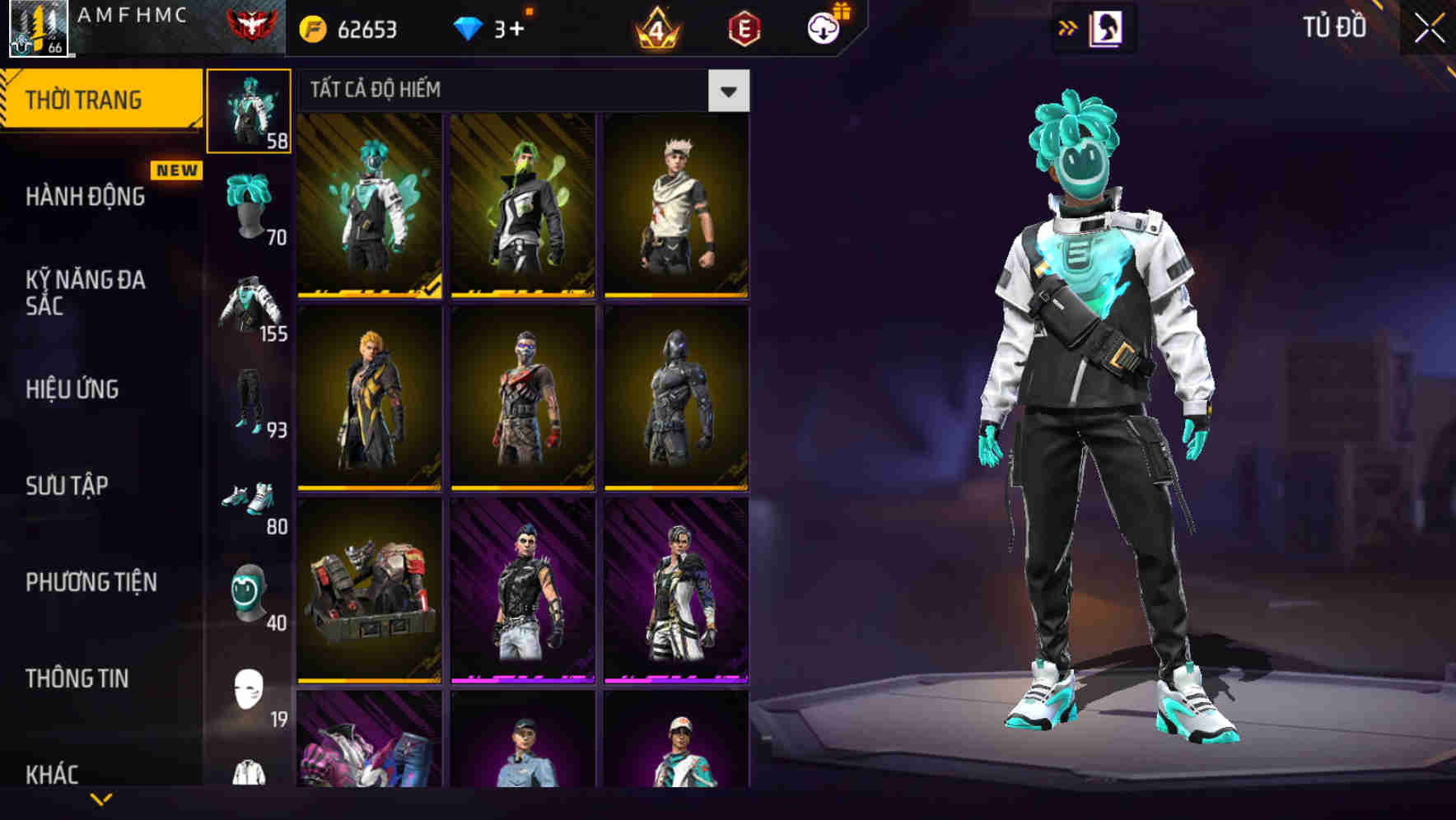Select the equipped outfit set thumbnail showing 58
Viewport: 1456px width, 820px height.
[x=250, y=109]
